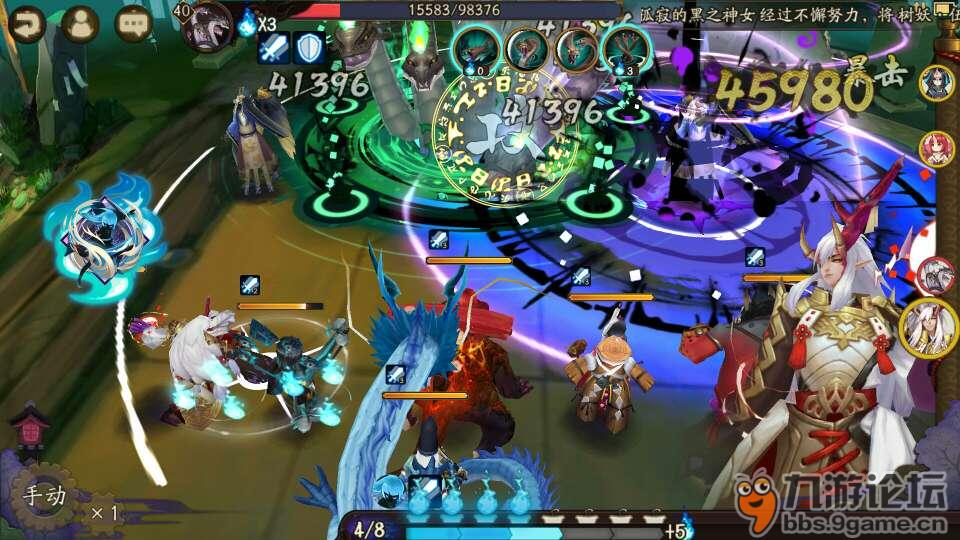Select the level 40 boss portrait
This screenshot has height=540, width=960.
(208, 27)
